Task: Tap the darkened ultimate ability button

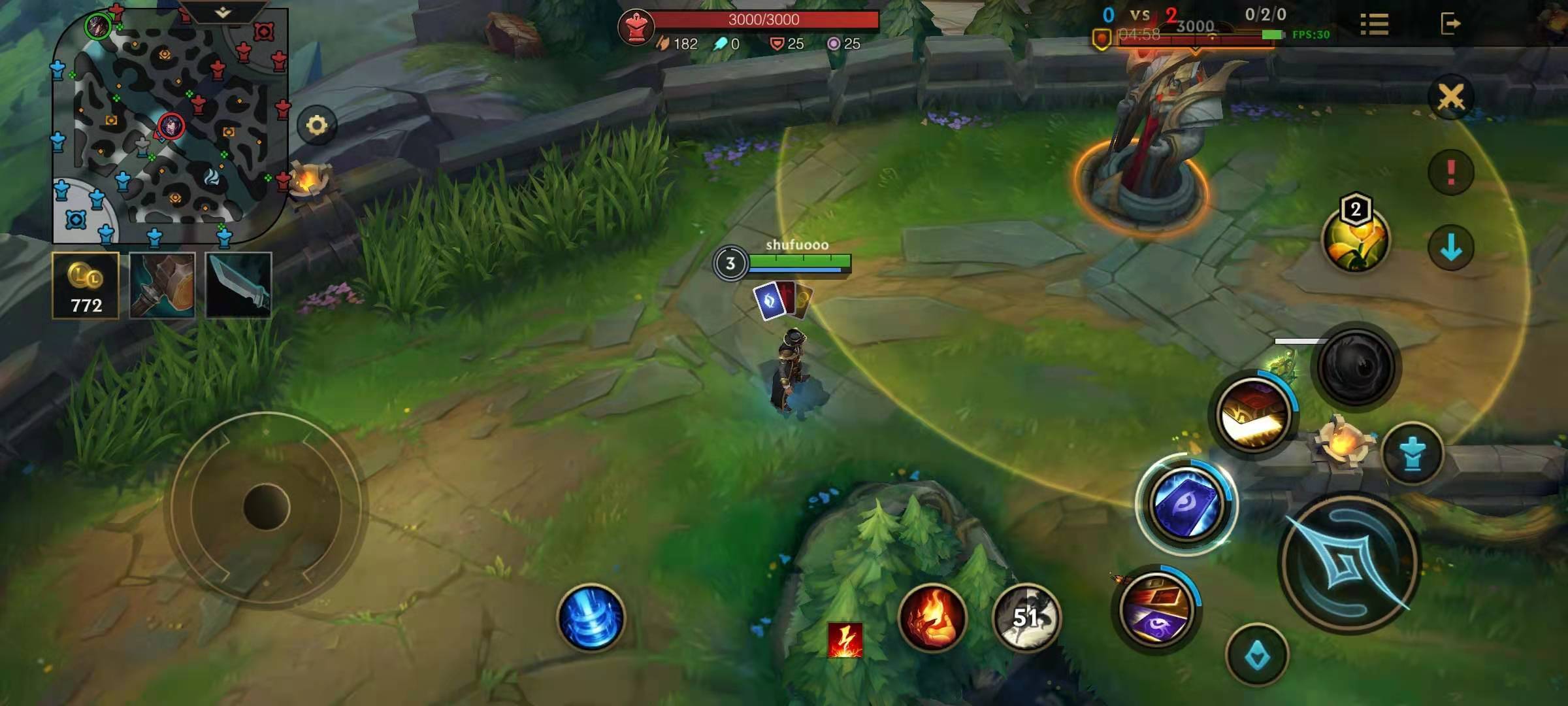Action: (1356, 367)
